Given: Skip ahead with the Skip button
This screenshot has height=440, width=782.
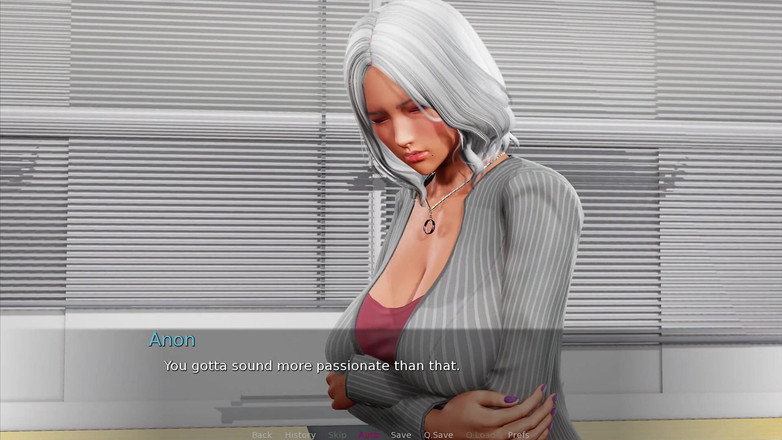Looking at the screenshot, I should tap(337, 435).
